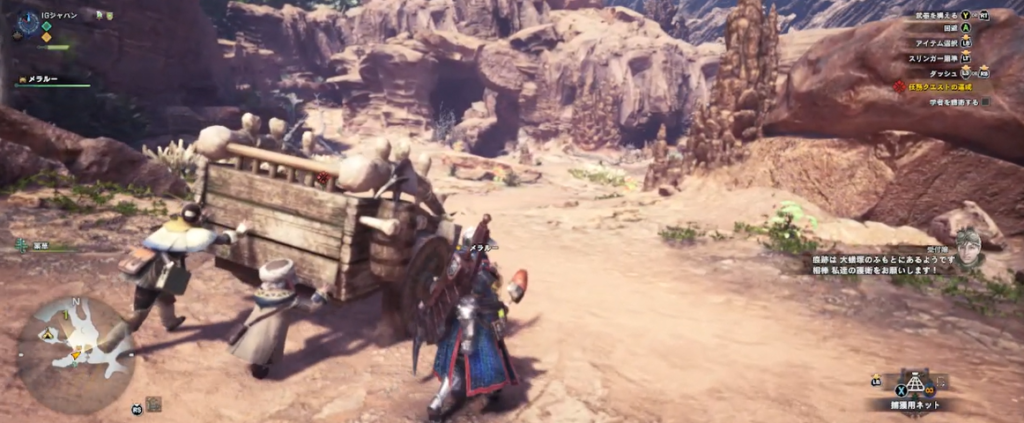This screenshot has width=1024, height=423.
Task: Click the green diamond status icon
Action: tap(46, 27)
